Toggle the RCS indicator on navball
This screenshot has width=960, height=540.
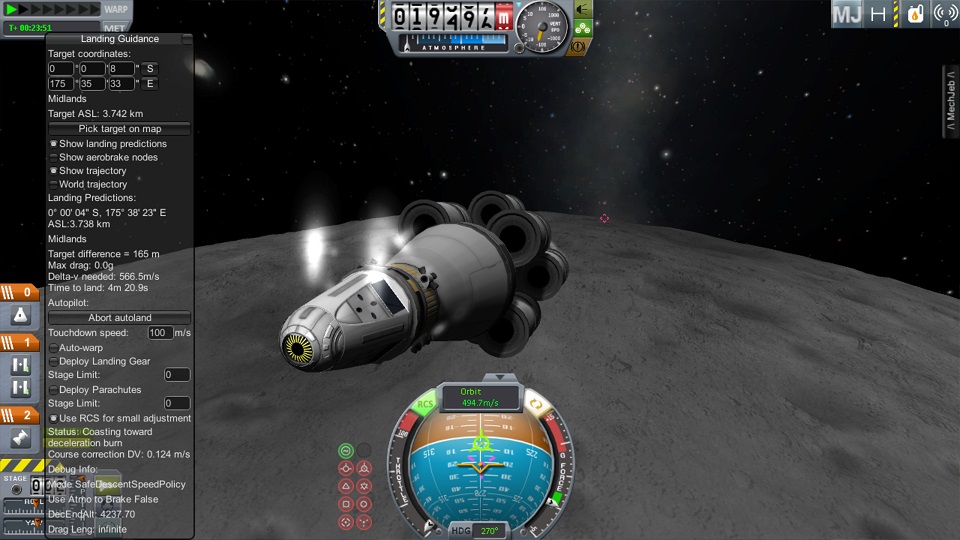pos(426,405)
